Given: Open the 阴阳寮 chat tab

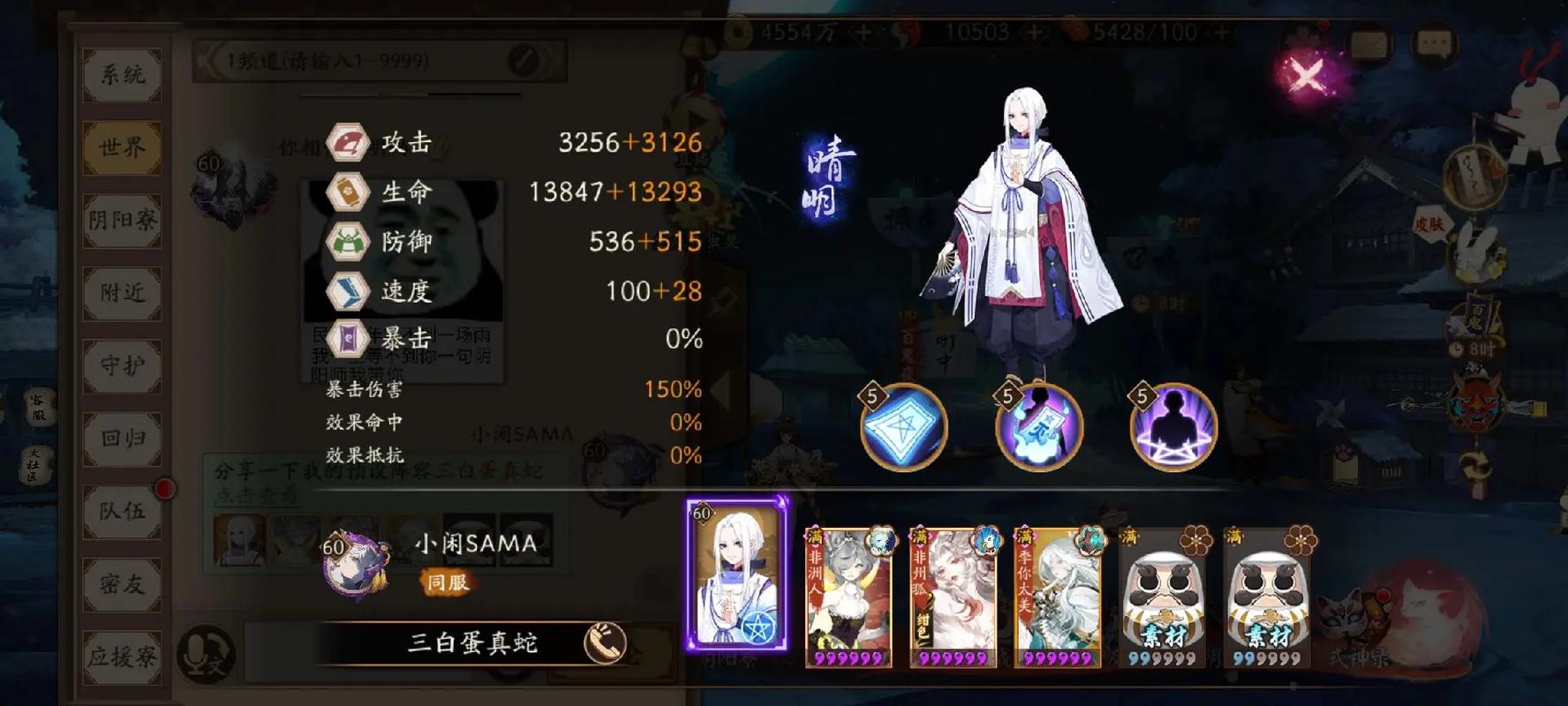Looking at the screenshot, I should [122, 221].
